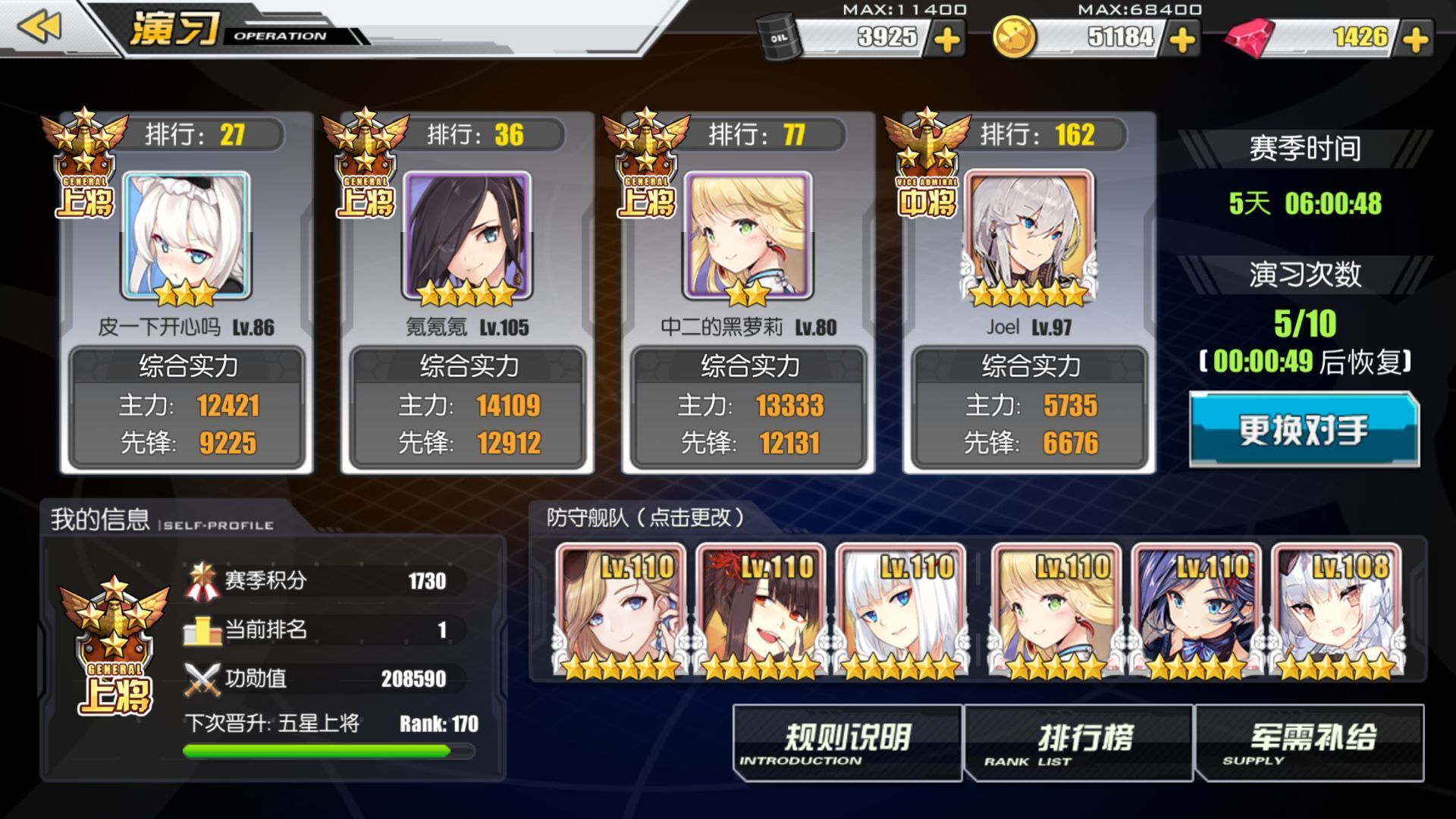
Task: Go back using the double-arrow button
Action: tap(39, 27)
